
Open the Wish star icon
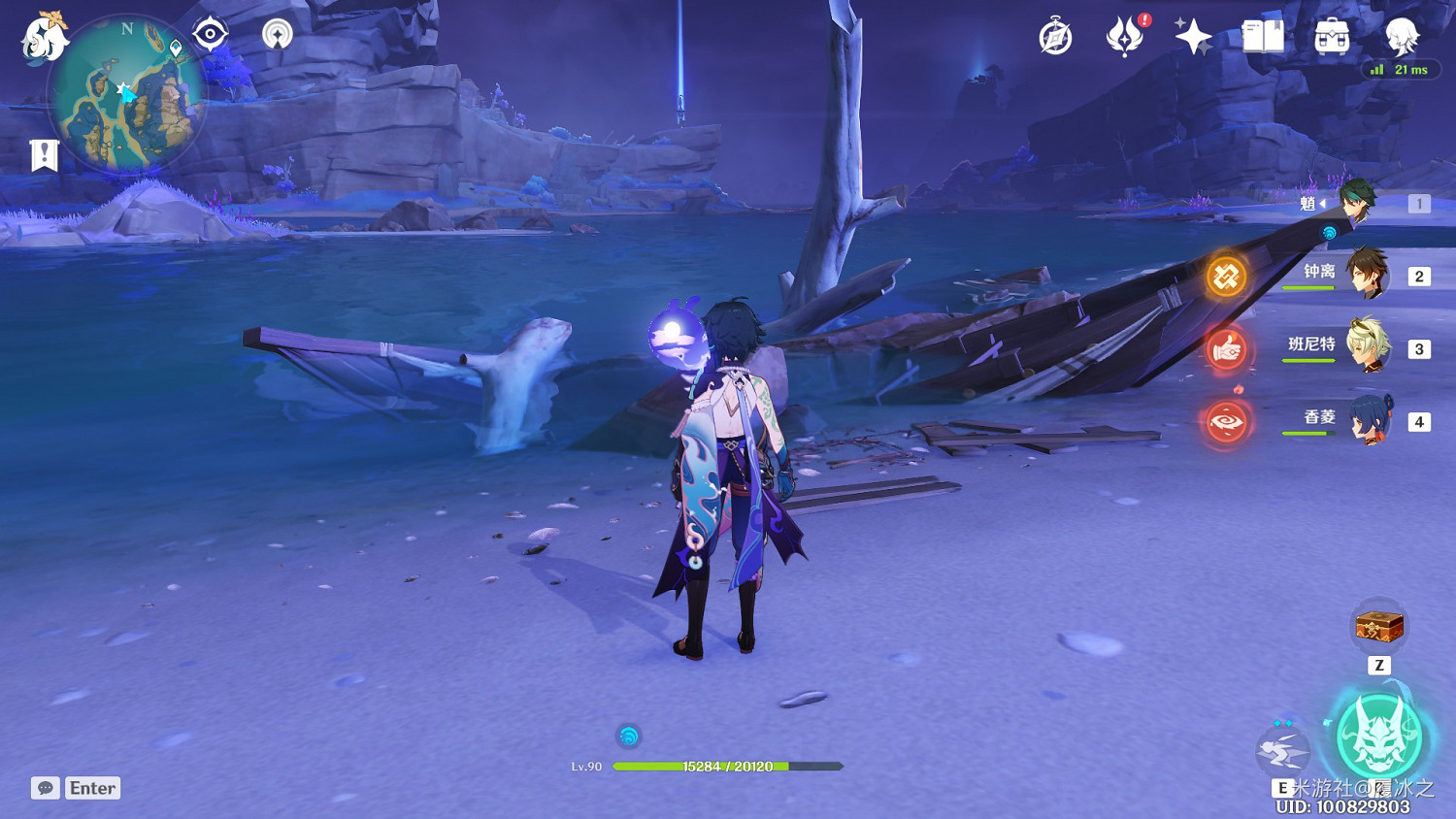[x=1193, y=38]
